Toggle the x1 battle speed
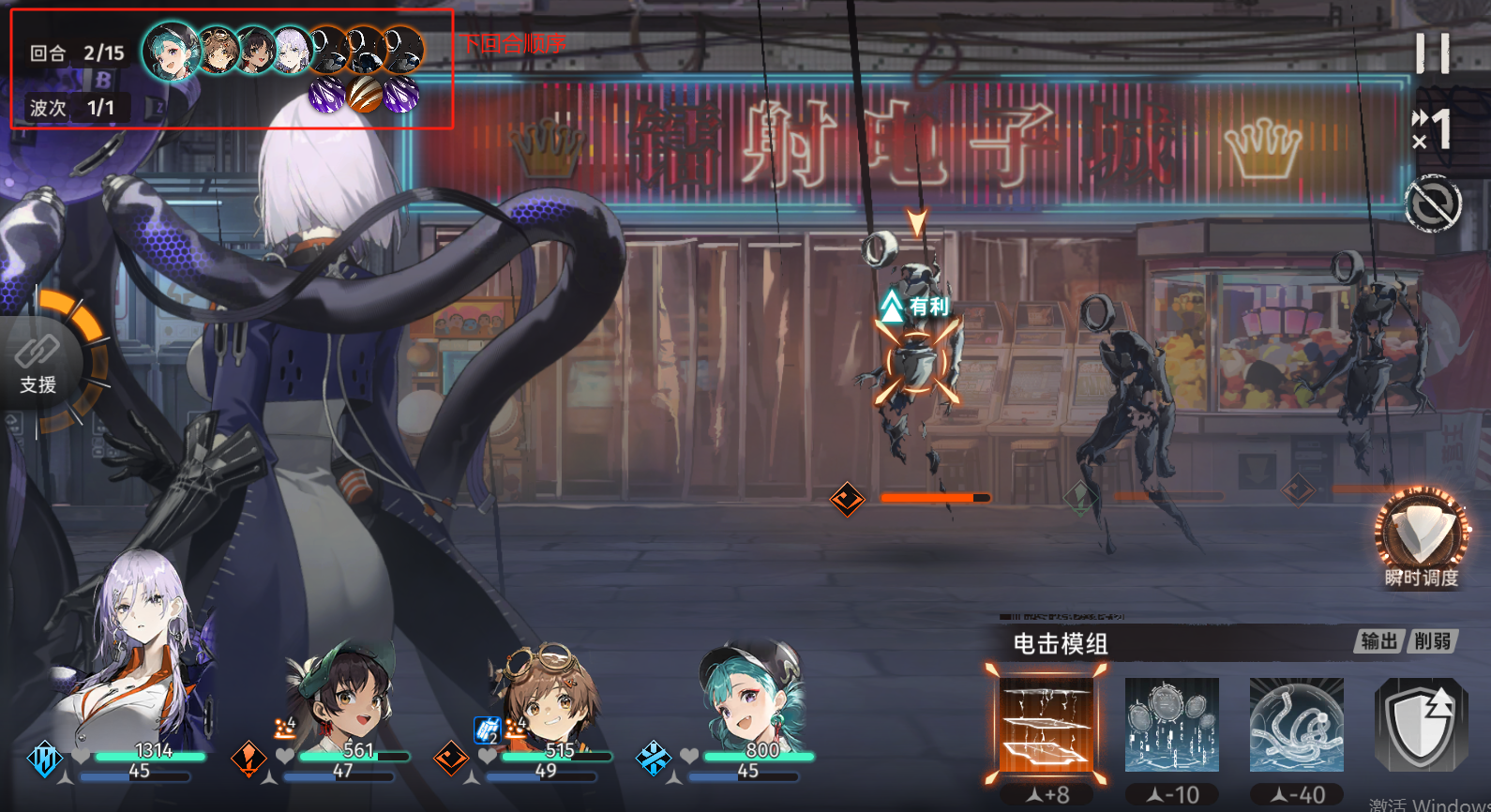The image size is (1491, 812). pyautogui.click(x=1432, y=129)
